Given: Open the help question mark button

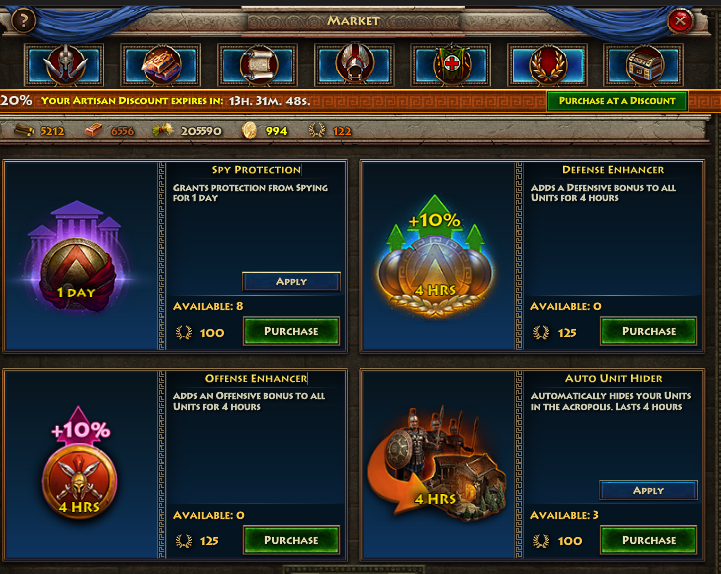Looking at the screenshot, I should pyautogui.click(x=22, y=20).
